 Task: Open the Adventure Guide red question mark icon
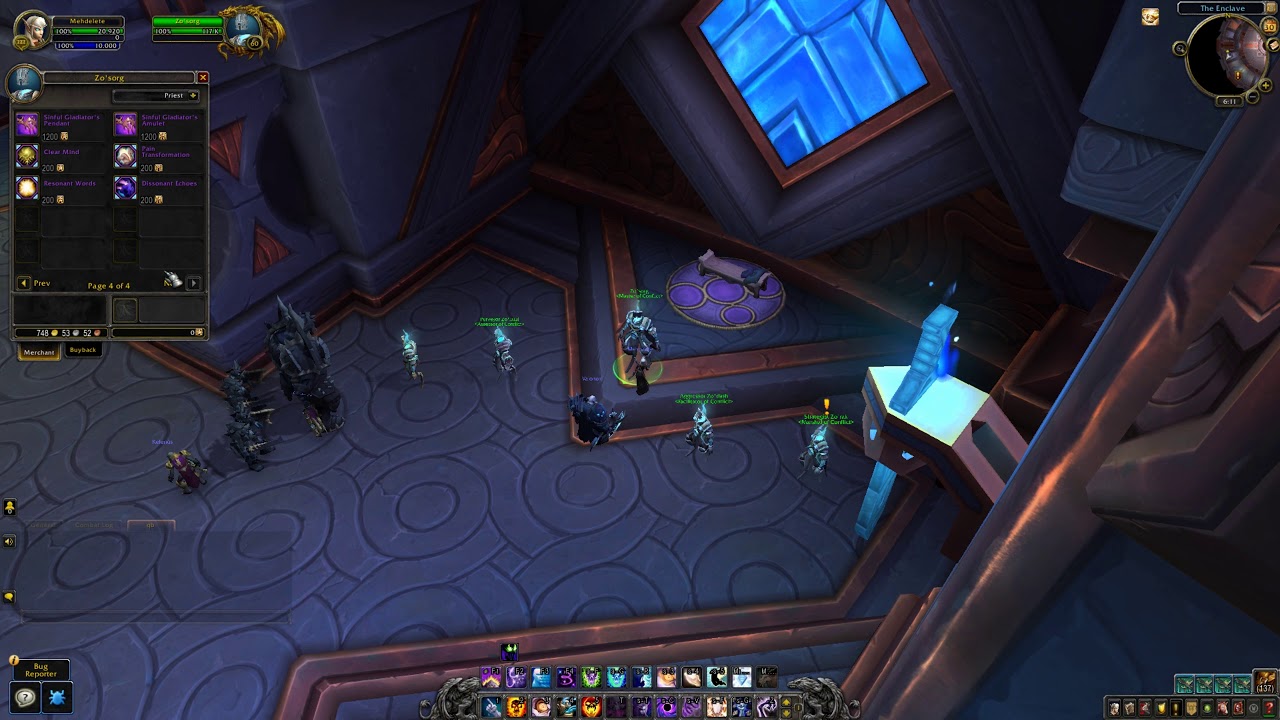tap(1269, 706)
